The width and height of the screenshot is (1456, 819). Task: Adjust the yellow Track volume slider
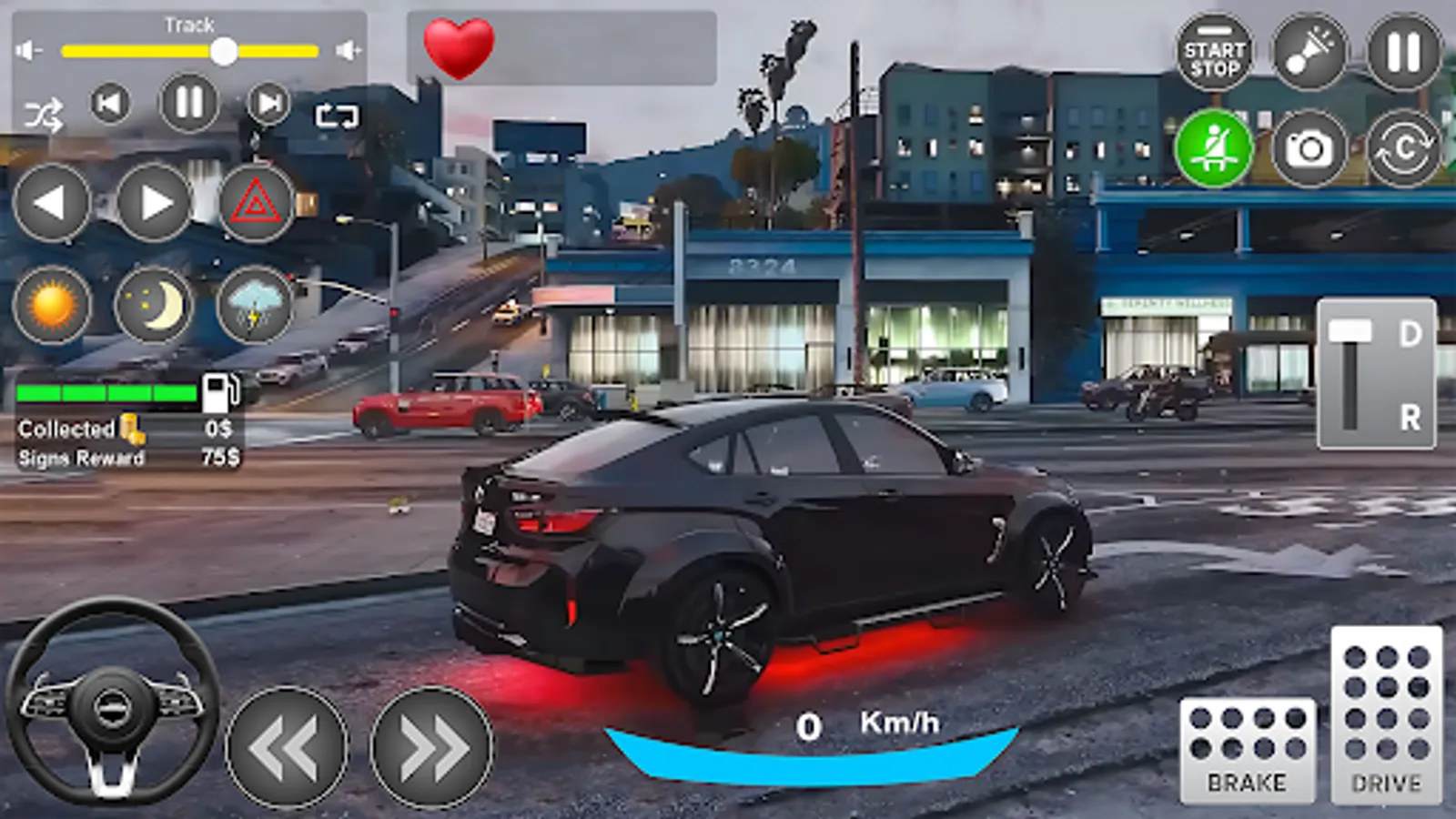point(223,50)
